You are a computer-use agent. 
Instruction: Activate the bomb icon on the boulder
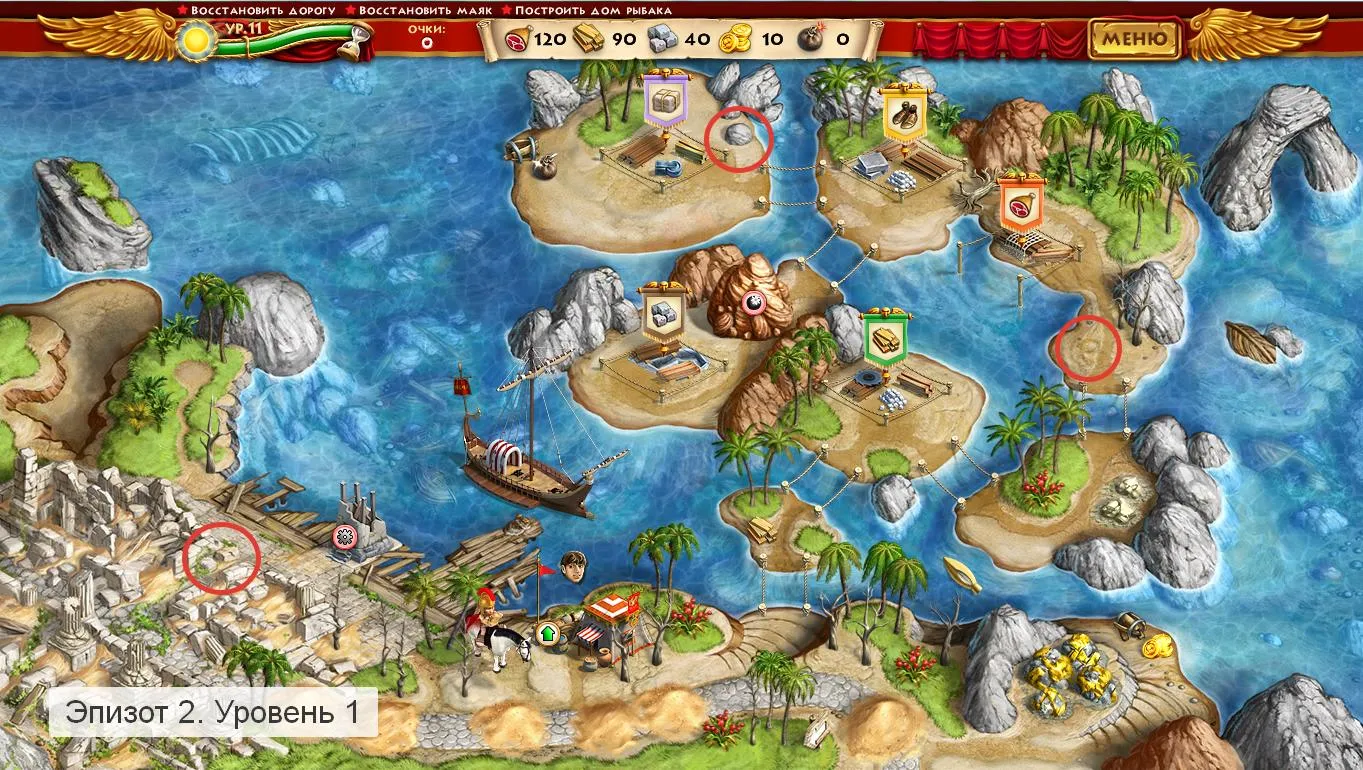click(x=754, y=304)
